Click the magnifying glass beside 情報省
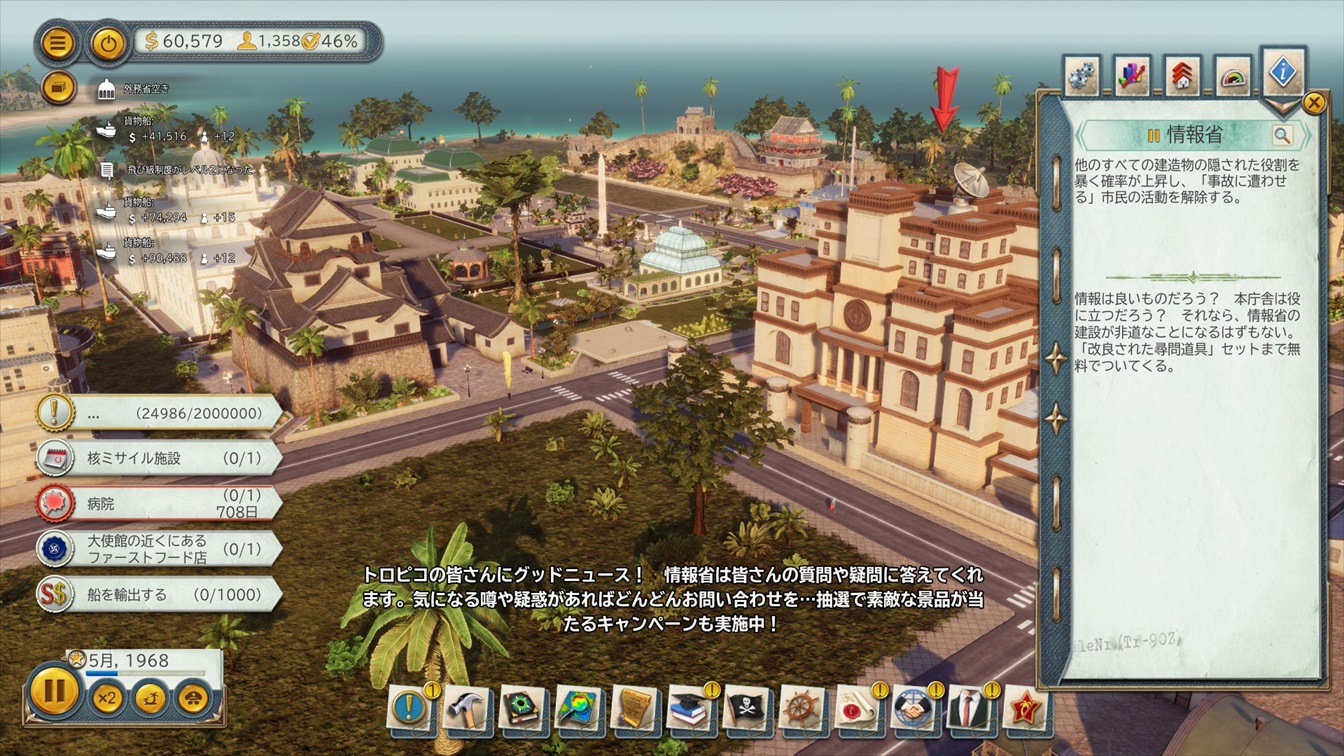 click(x=1282, y=135)
